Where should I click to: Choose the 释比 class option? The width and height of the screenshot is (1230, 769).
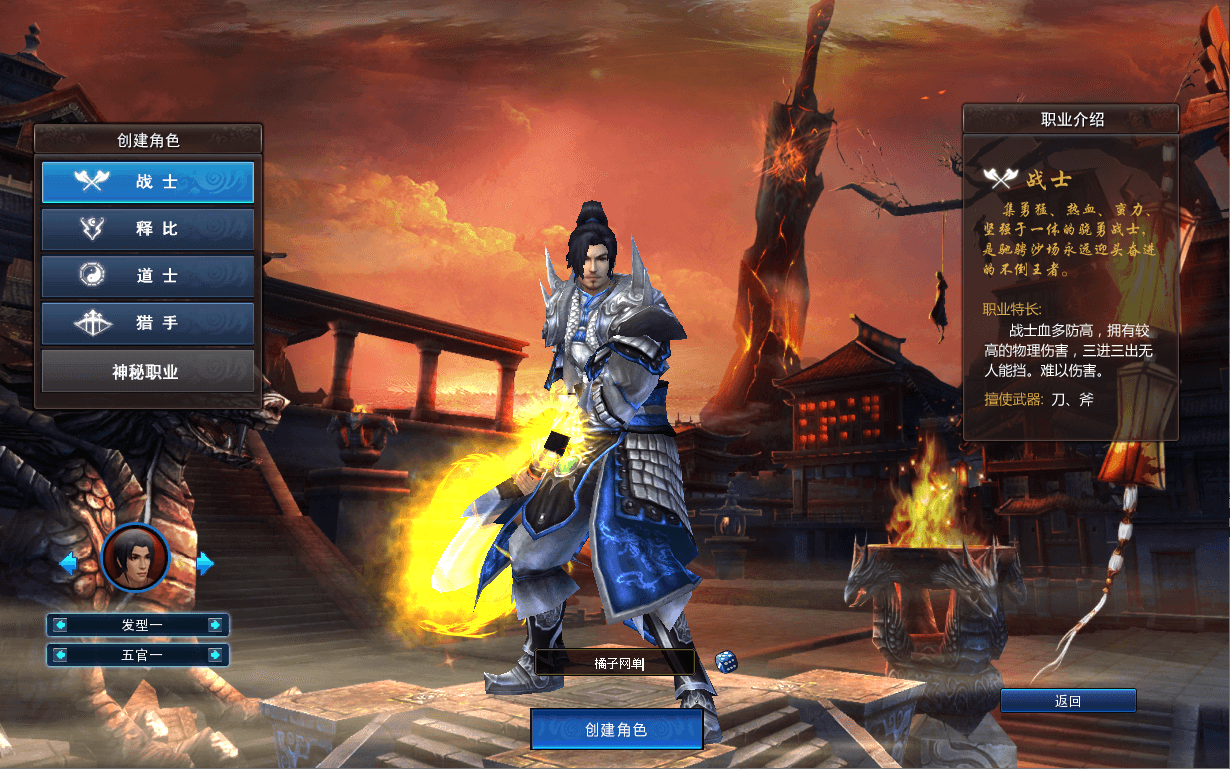click(x=147, y=229)
